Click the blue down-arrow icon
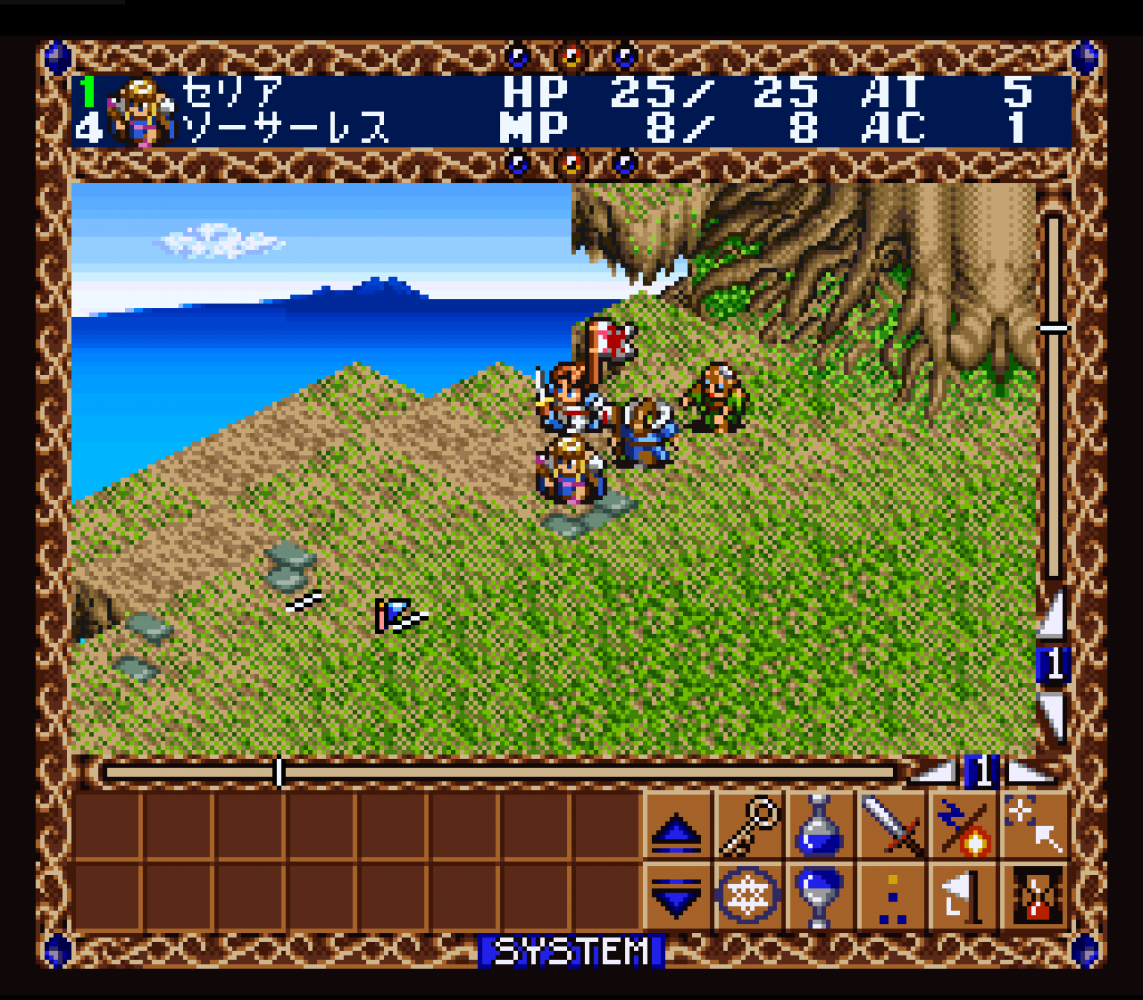The image size is (1143, 1000). (x=677, y=895)
